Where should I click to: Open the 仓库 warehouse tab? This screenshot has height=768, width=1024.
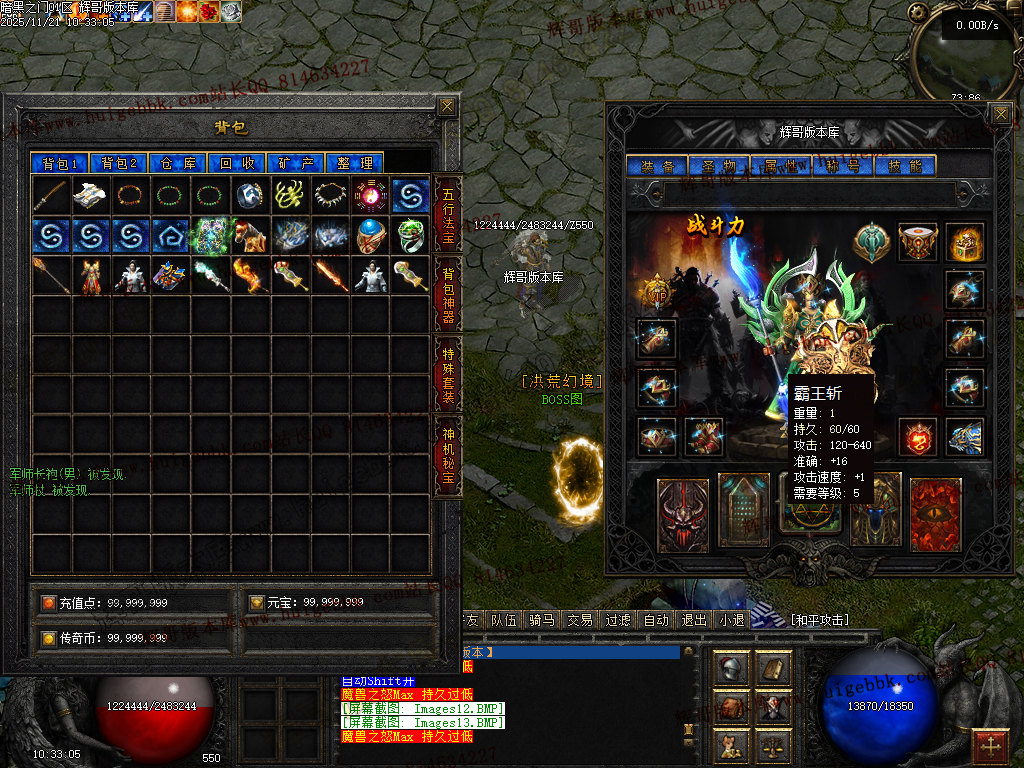coord(179,163)
